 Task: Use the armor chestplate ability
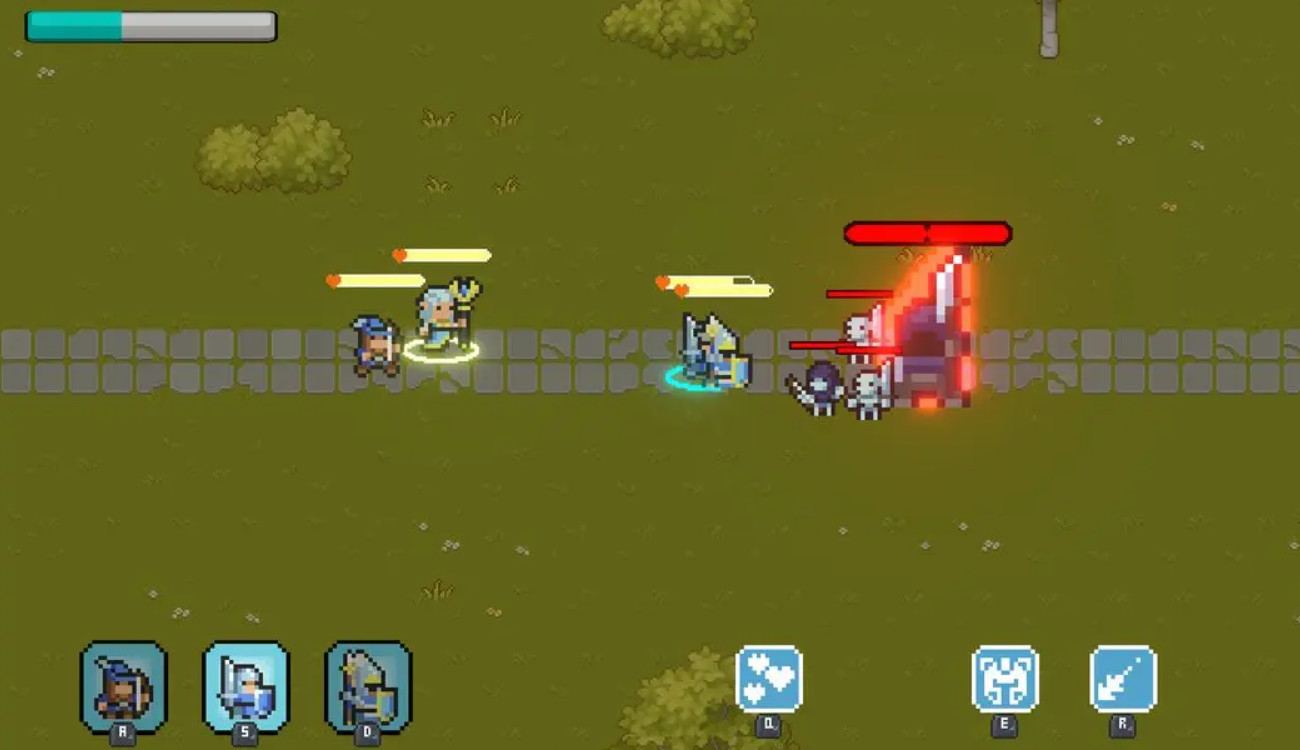click(x=1005, y=679)
